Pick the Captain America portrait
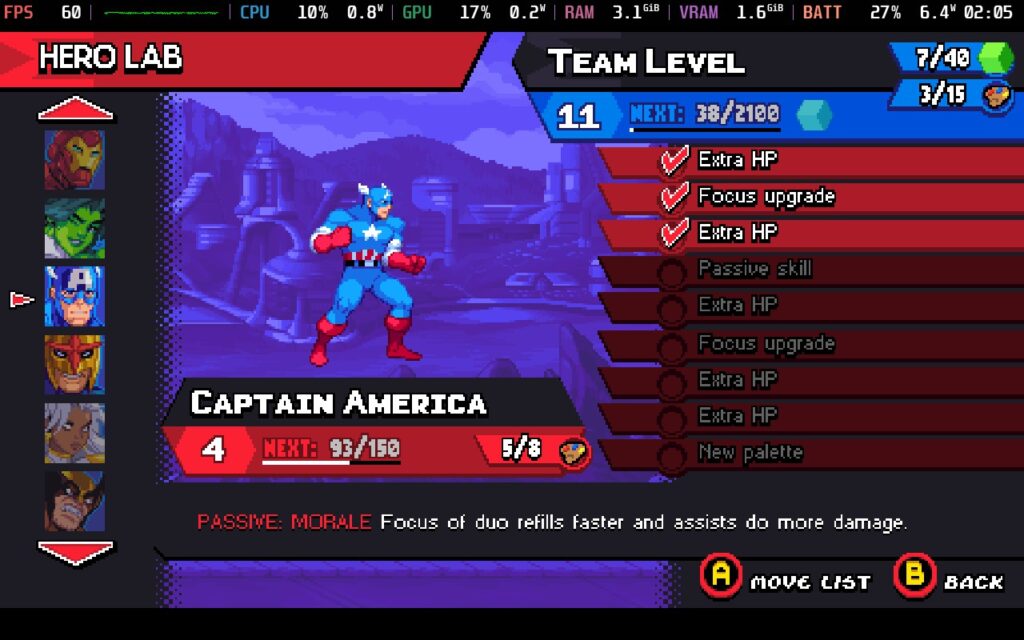This screenshot has height=640, width=1024. pos(74,297)
